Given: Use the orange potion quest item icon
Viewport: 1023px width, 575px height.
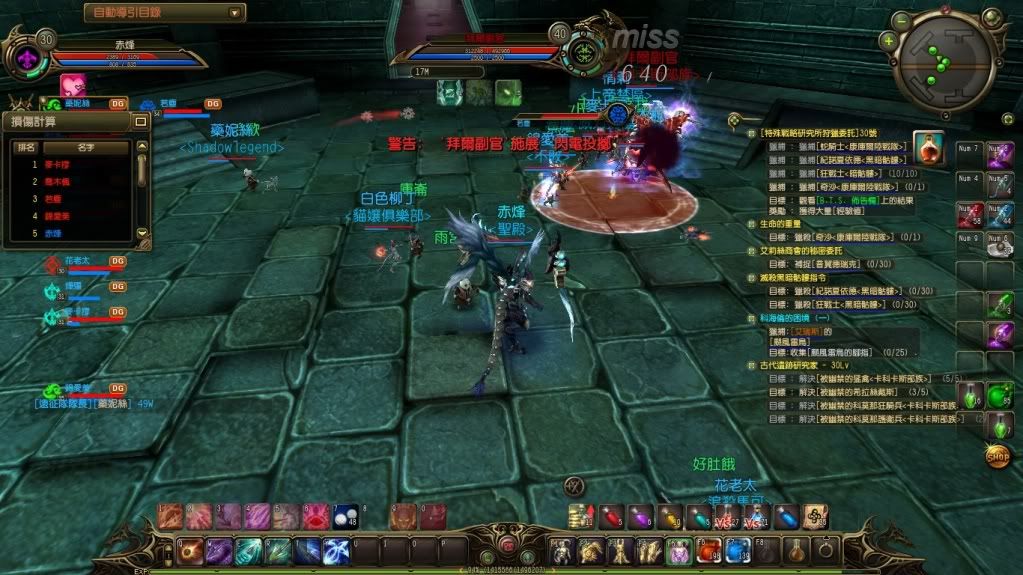Looking at the screenshot, I should pyautogui.click(x=930, y=150).
